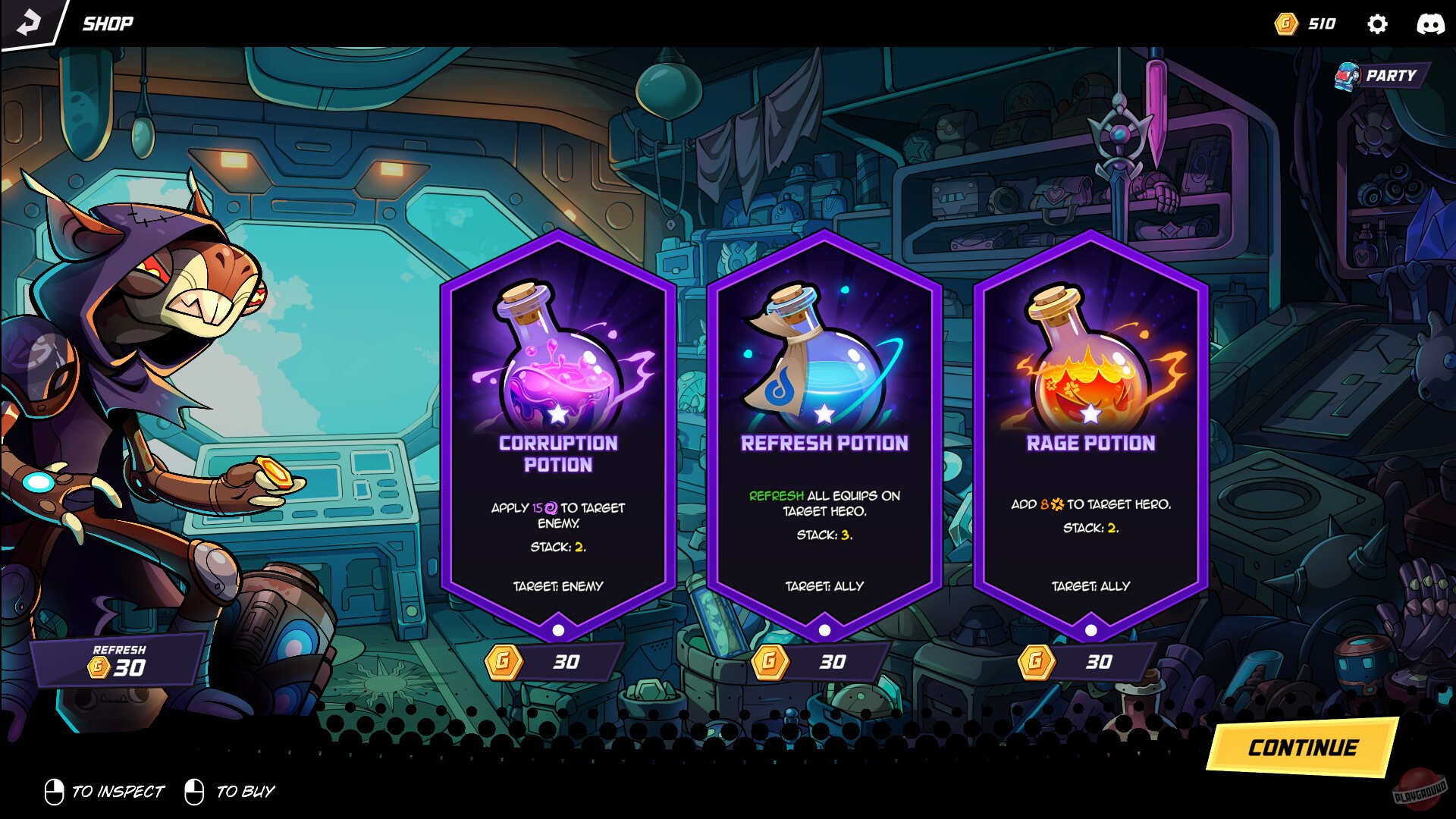Screen dimensions: 1456x819
Task: Open the settings gear icon
Action: click(x=1378, y=24)
